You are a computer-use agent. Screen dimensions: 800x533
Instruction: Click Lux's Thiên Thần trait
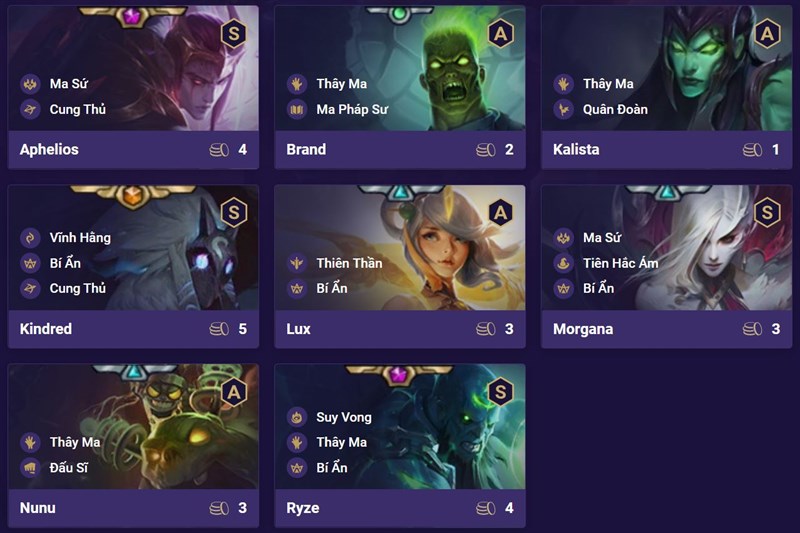349,263
